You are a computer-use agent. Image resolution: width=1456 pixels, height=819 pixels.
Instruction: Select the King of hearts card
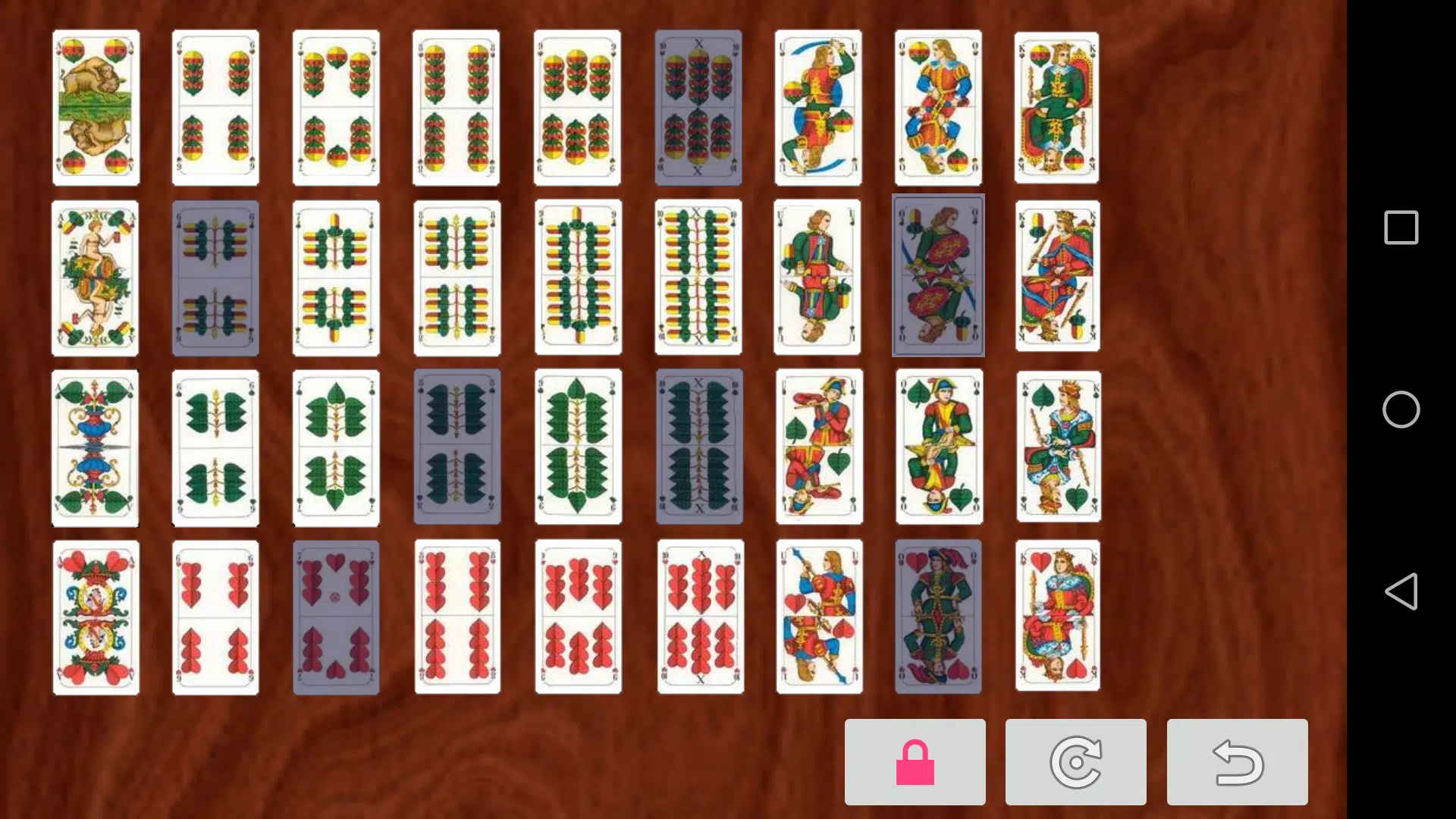click(x=1058, y=616)
